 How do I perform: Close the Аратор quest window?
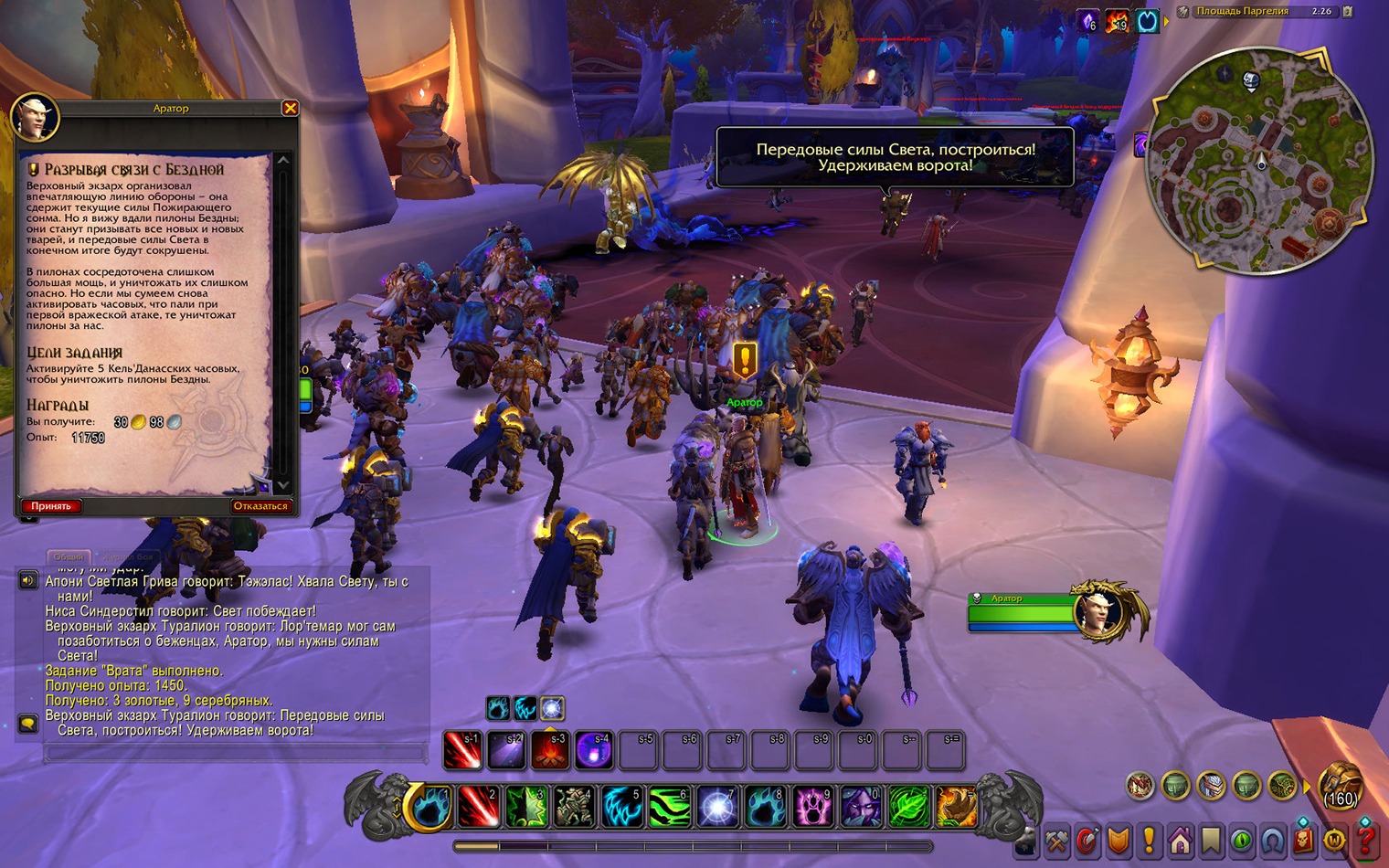[x=290, y=108]
